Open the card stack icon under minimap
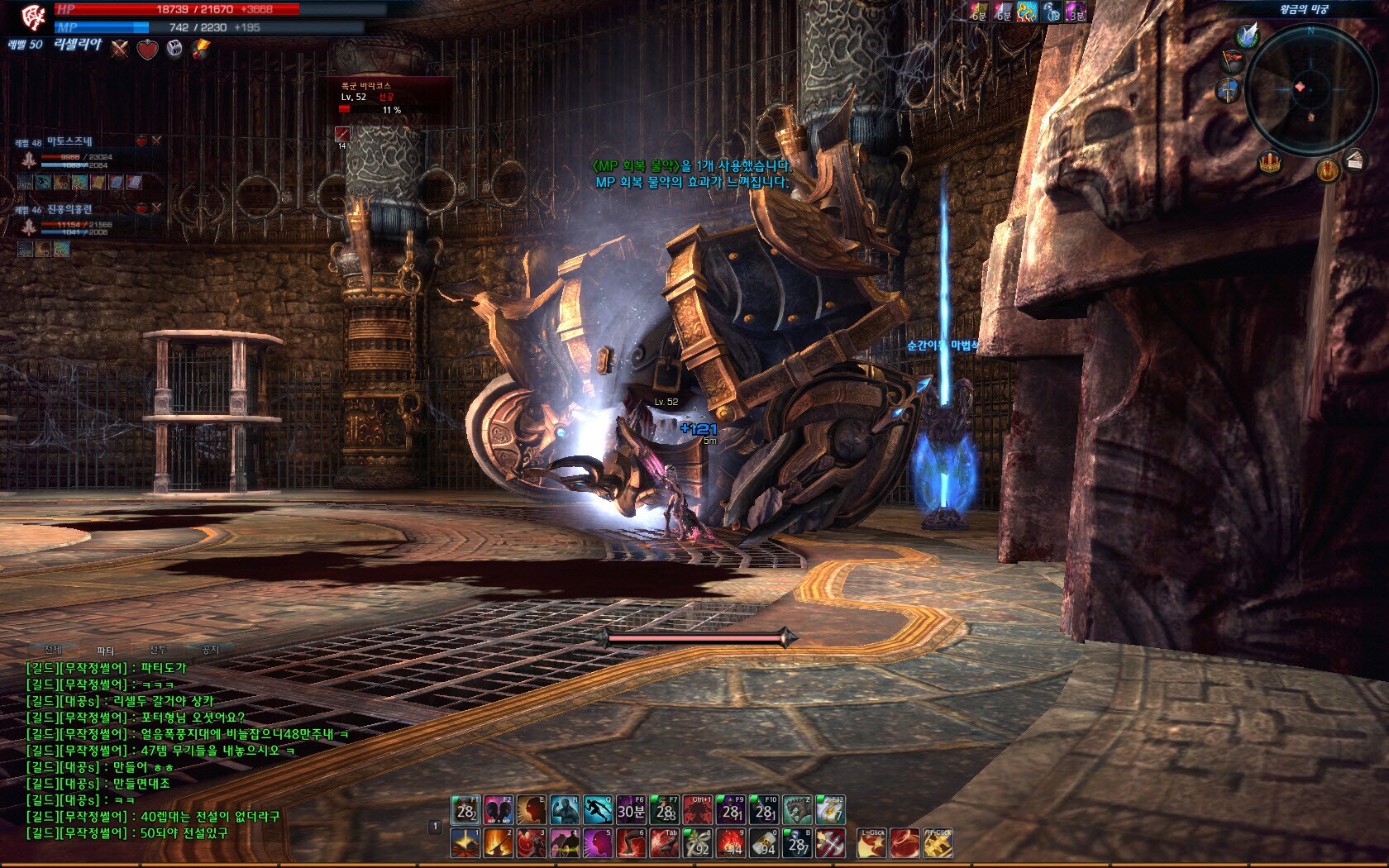This screenshot has width=1389, height=868. (1354, 160)
